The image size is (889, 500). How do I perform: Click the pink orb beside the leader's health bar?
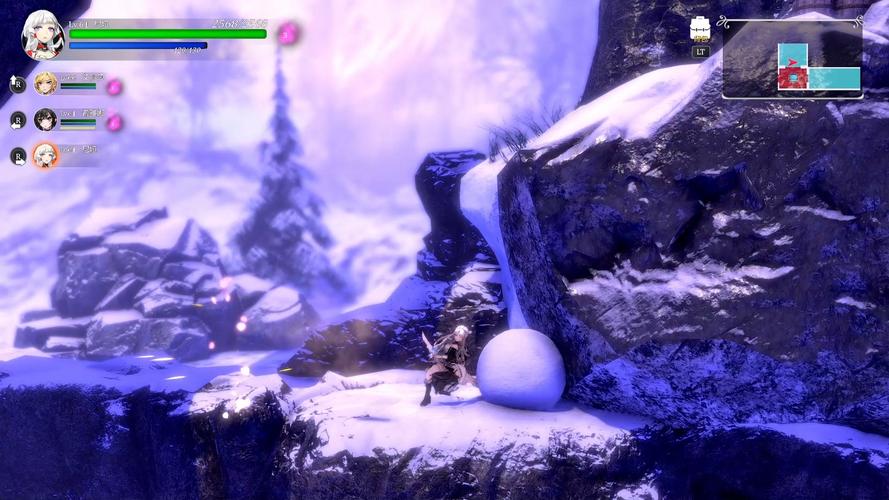288,34
